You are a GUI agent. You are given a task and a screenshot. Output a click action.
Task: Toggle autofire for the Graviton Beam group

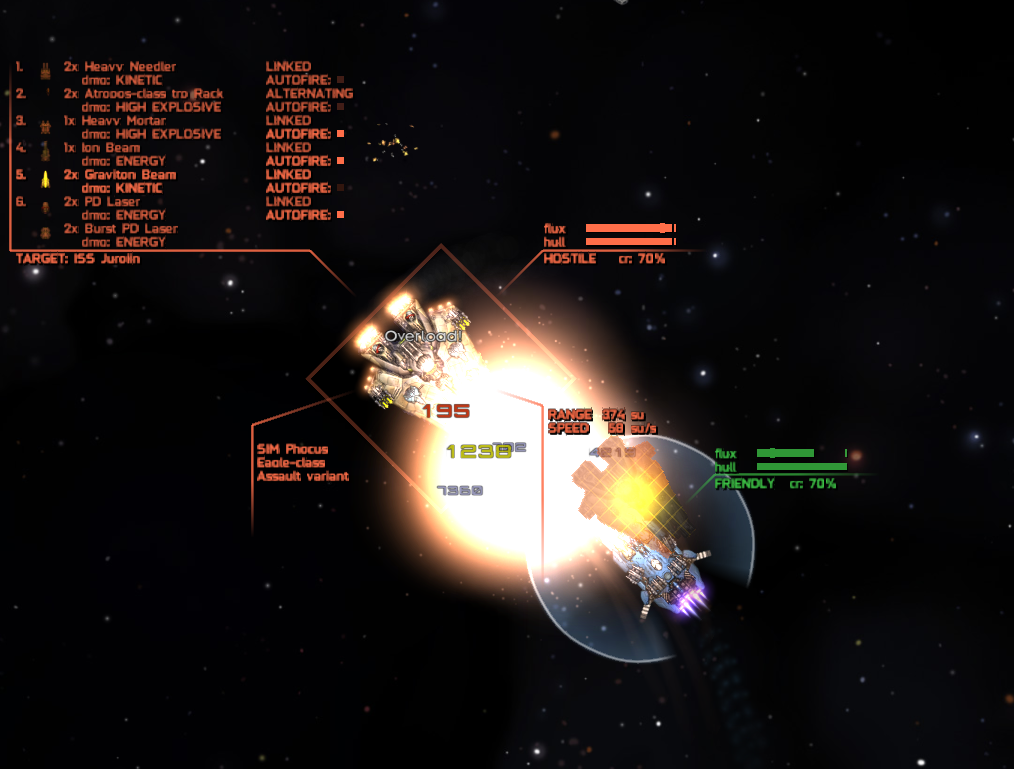[340, 188]
